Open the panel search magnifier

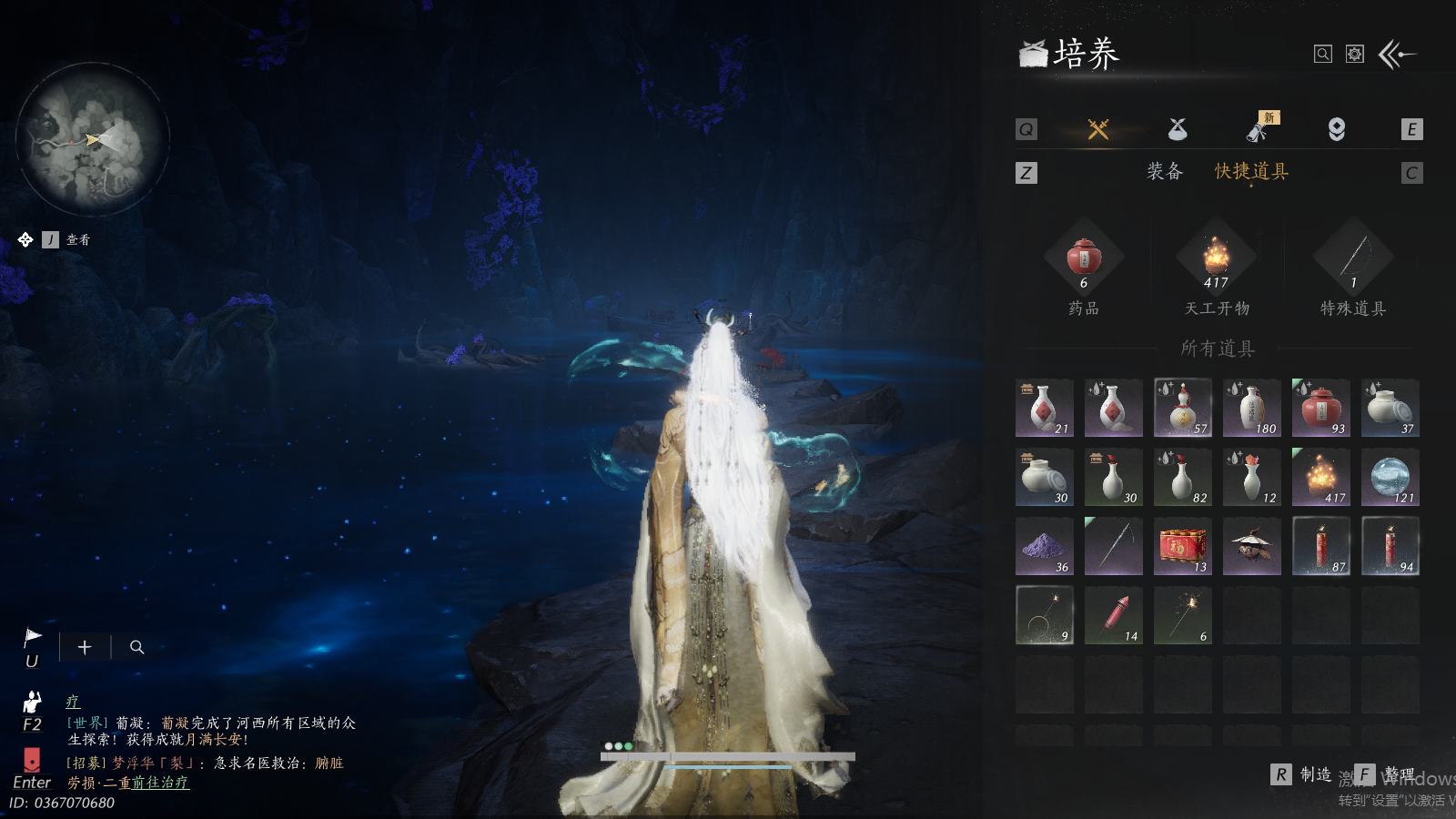[x=1323, y=55]
